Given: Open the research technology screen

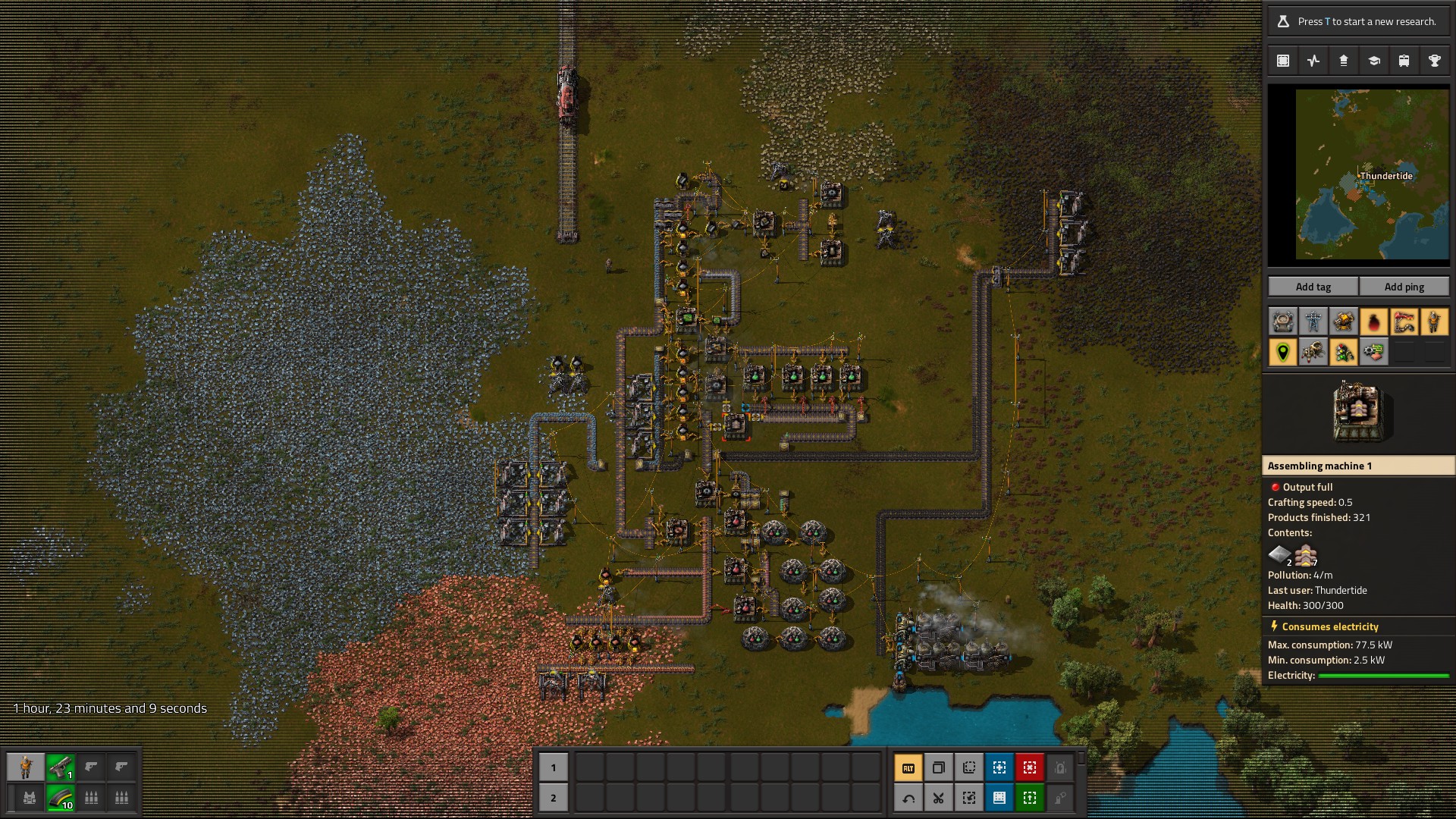Looking at the screenshot, I should click(1373, 60).
